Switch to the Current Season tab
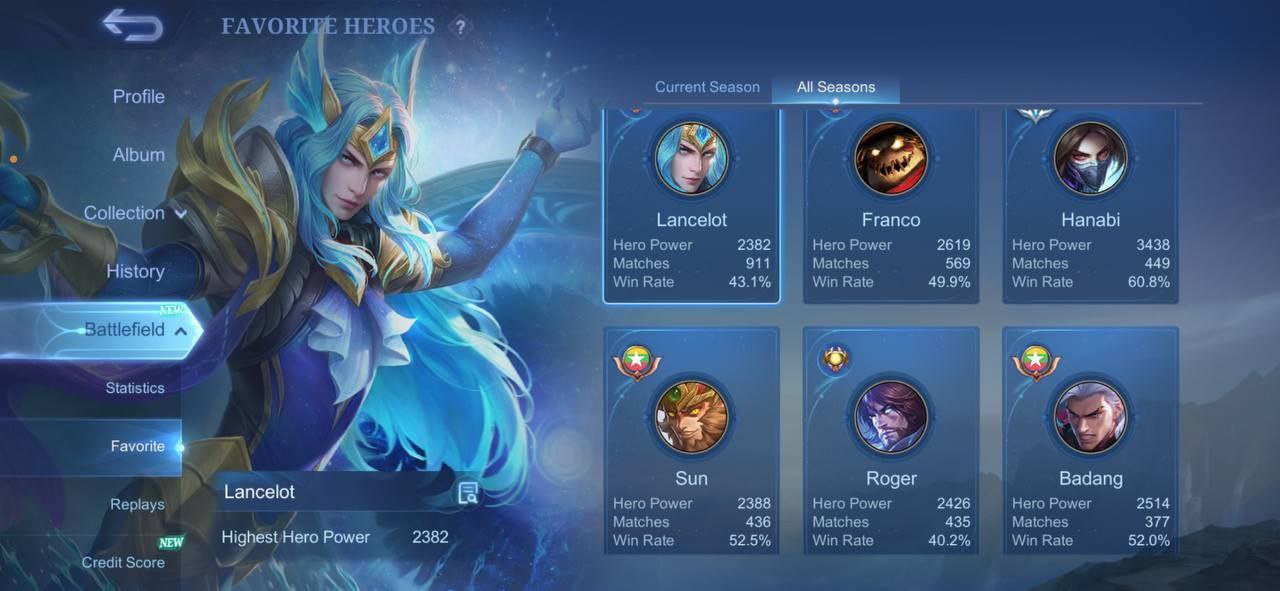This screenshot has height=591, width=1280. pos(707,87)
